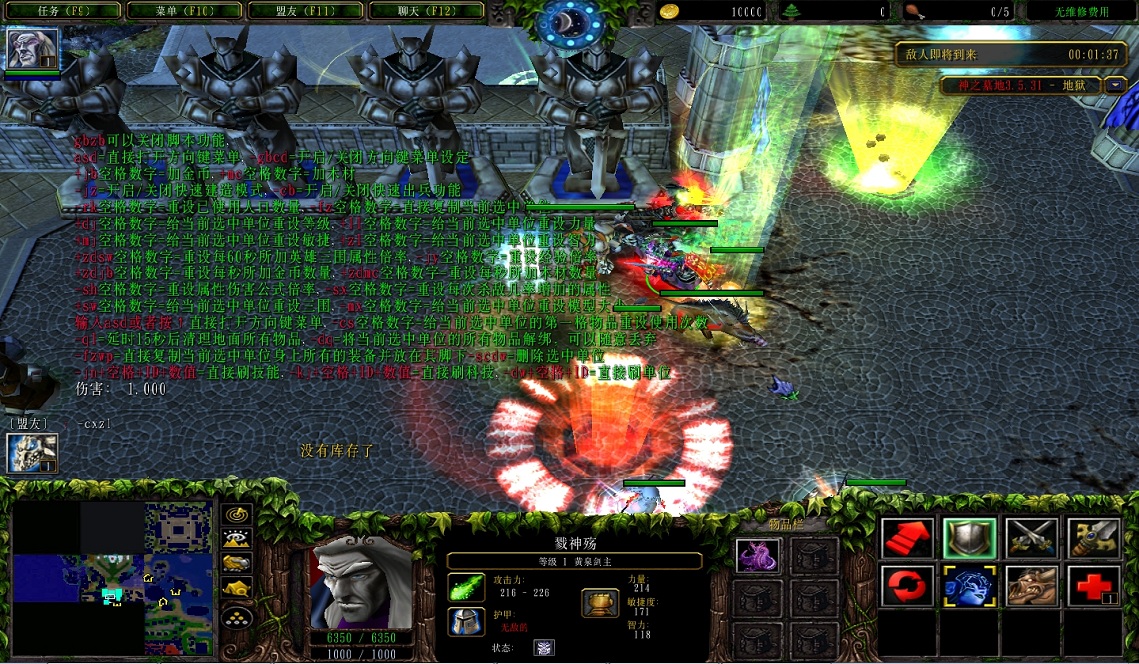The width and height of the screenshot is (1139, 664).
Task: Open the 任务 (F9) quests menu
Action: 62,12
